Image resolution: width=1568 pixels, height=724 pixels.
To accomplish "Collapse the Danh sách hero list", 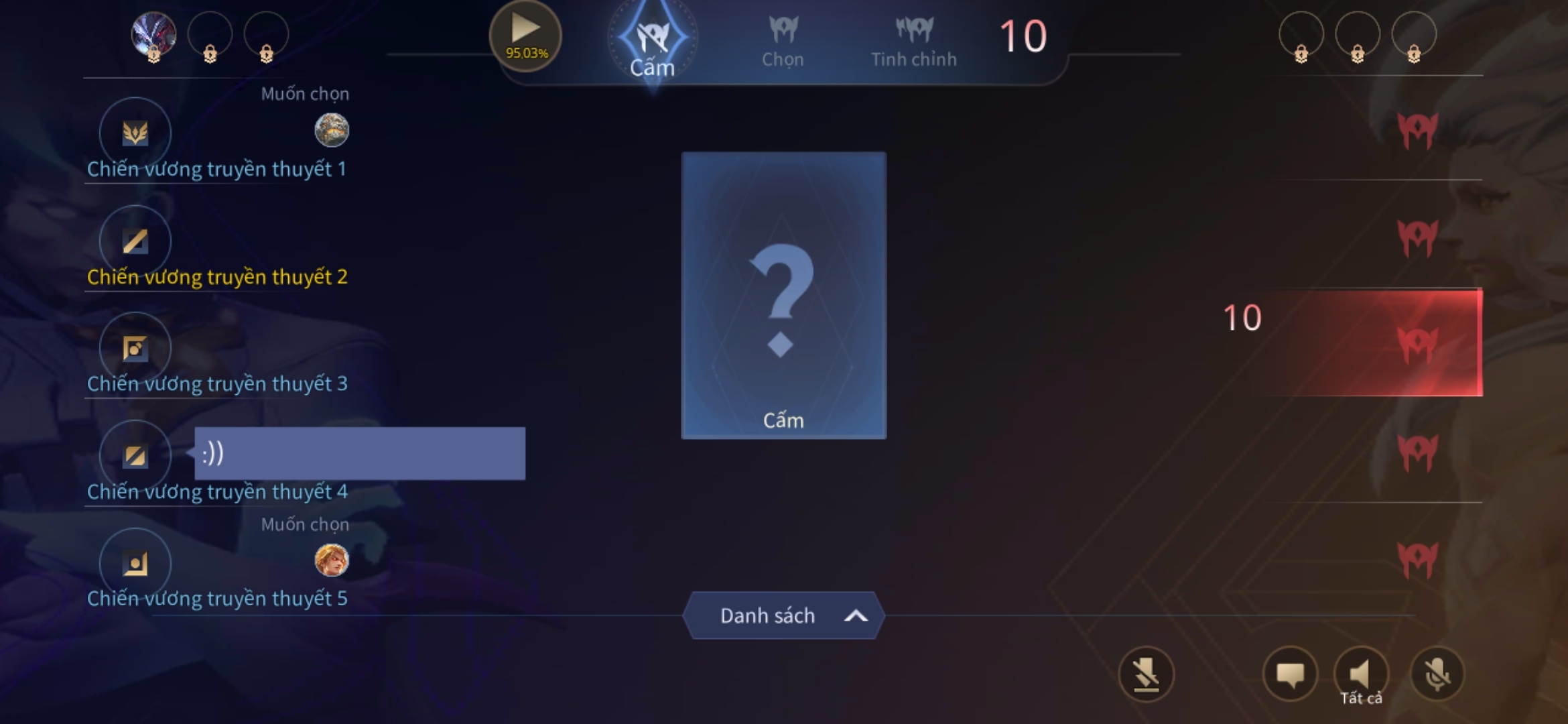I will point(783,615).
